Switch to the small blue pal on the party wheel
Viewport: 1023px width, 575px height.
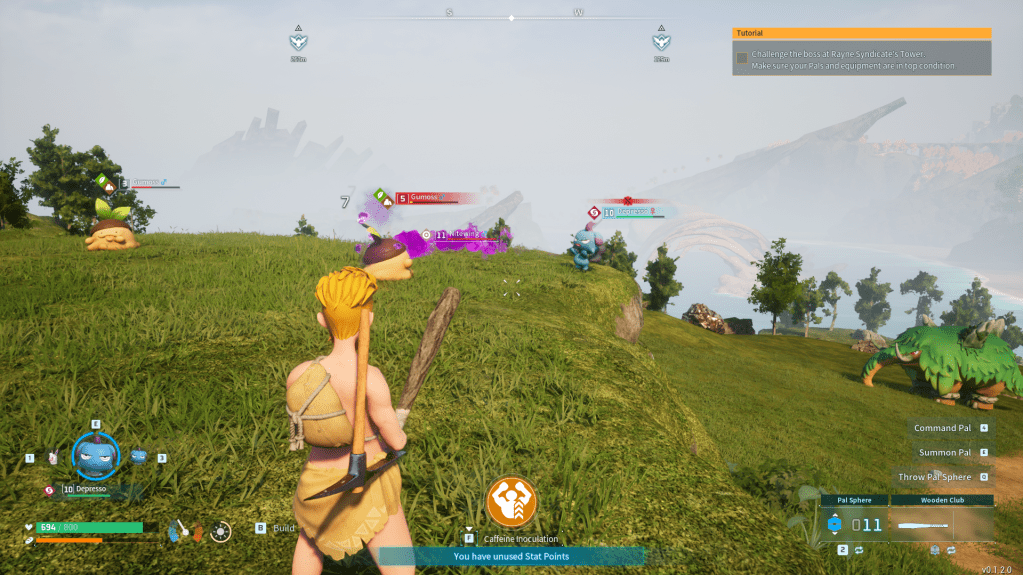(x=139, y=456)
